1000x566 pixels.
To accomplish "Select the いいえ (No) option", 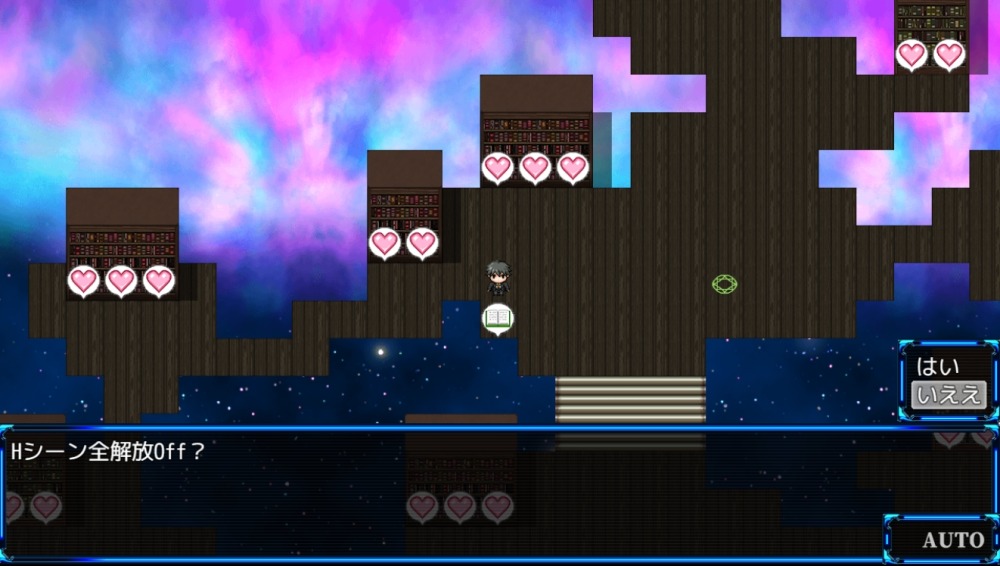I will pyautogui.click(x=948, y=395).
